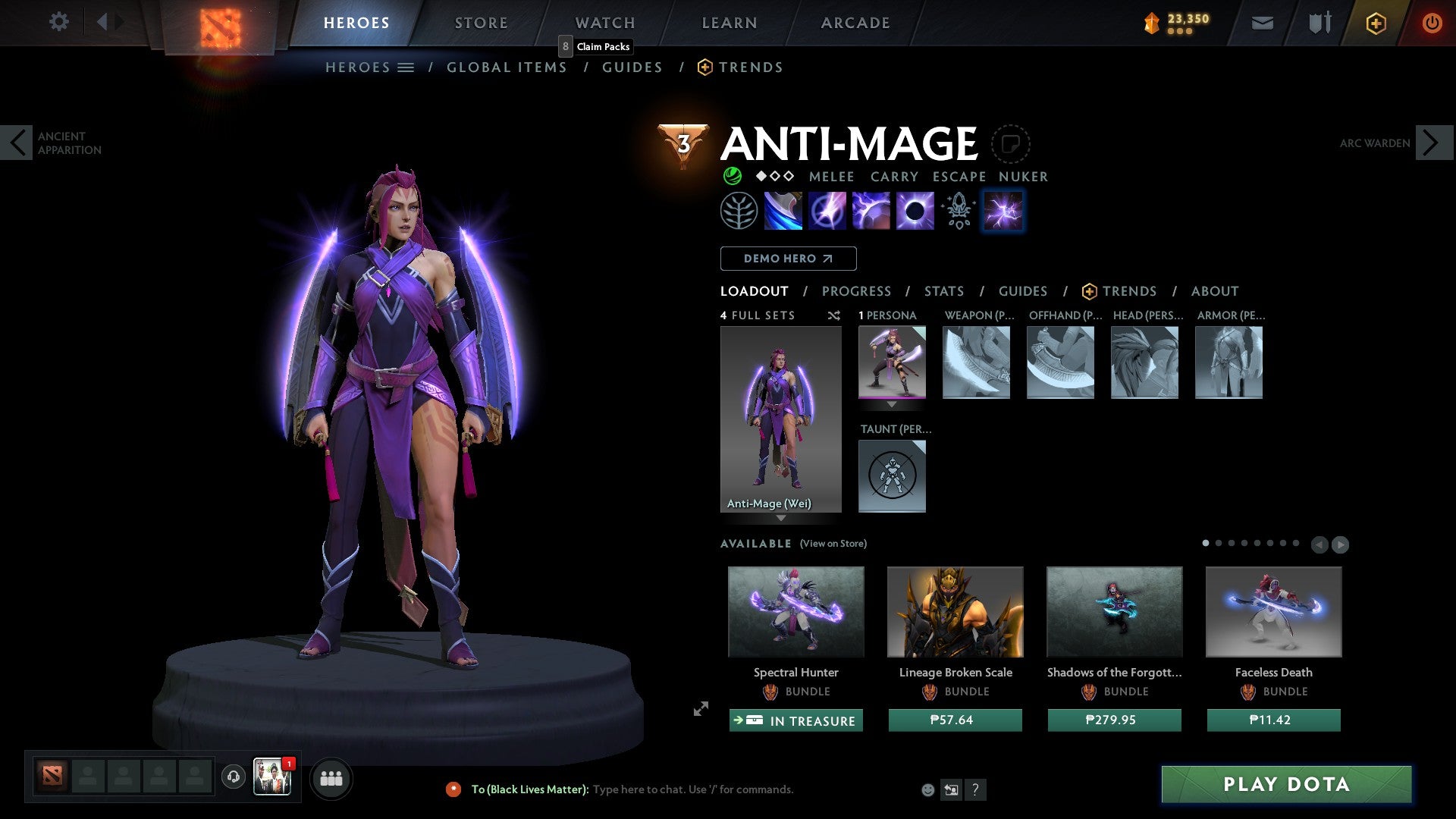This screenshot has width=1456, height=819.
Task: Choose the Persona slot thumbnail
Action: click(x=892, y=362)
